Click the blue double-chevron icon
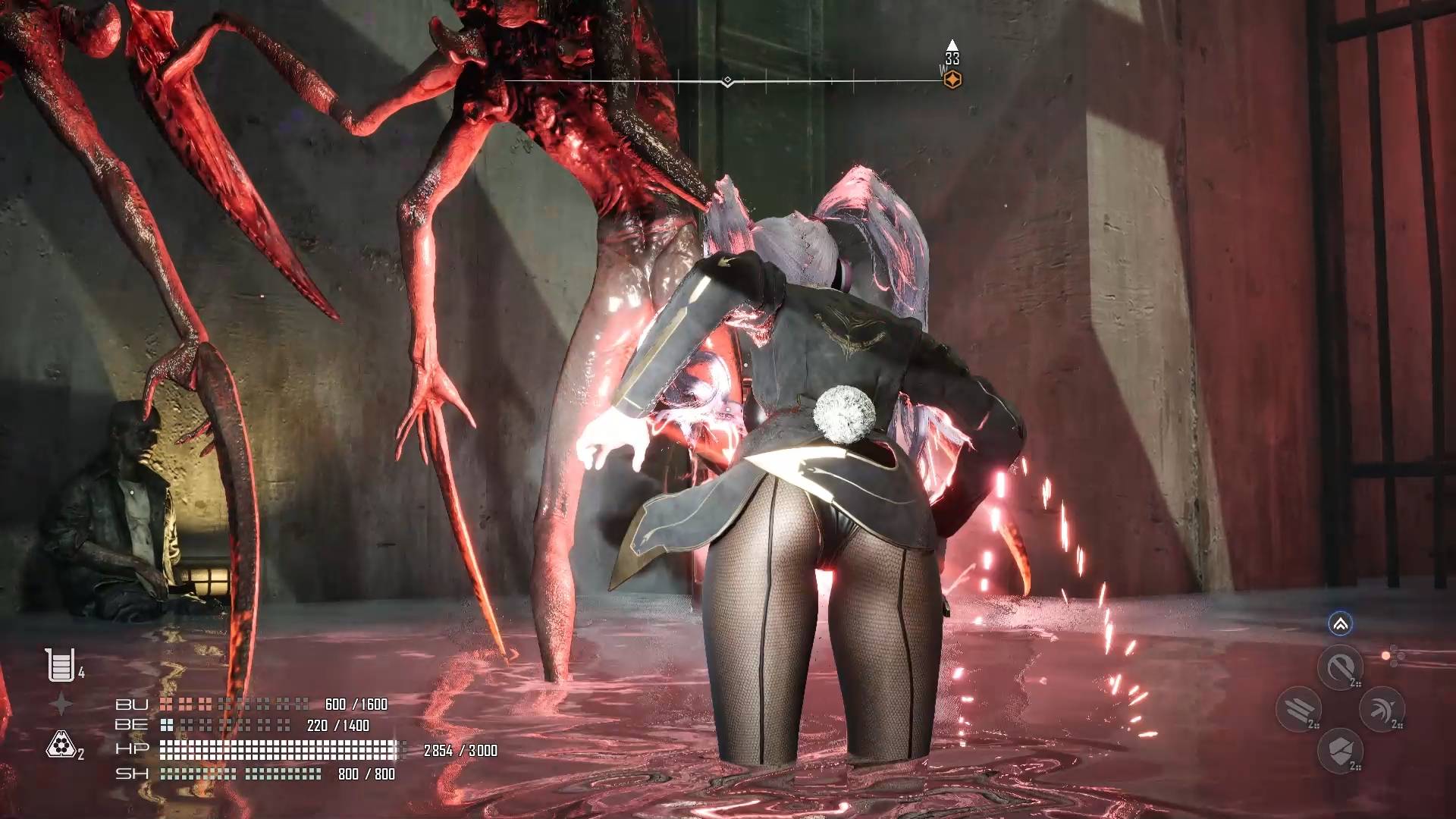The width and height of the screenshot is (1456, 819). point(1340,624)
